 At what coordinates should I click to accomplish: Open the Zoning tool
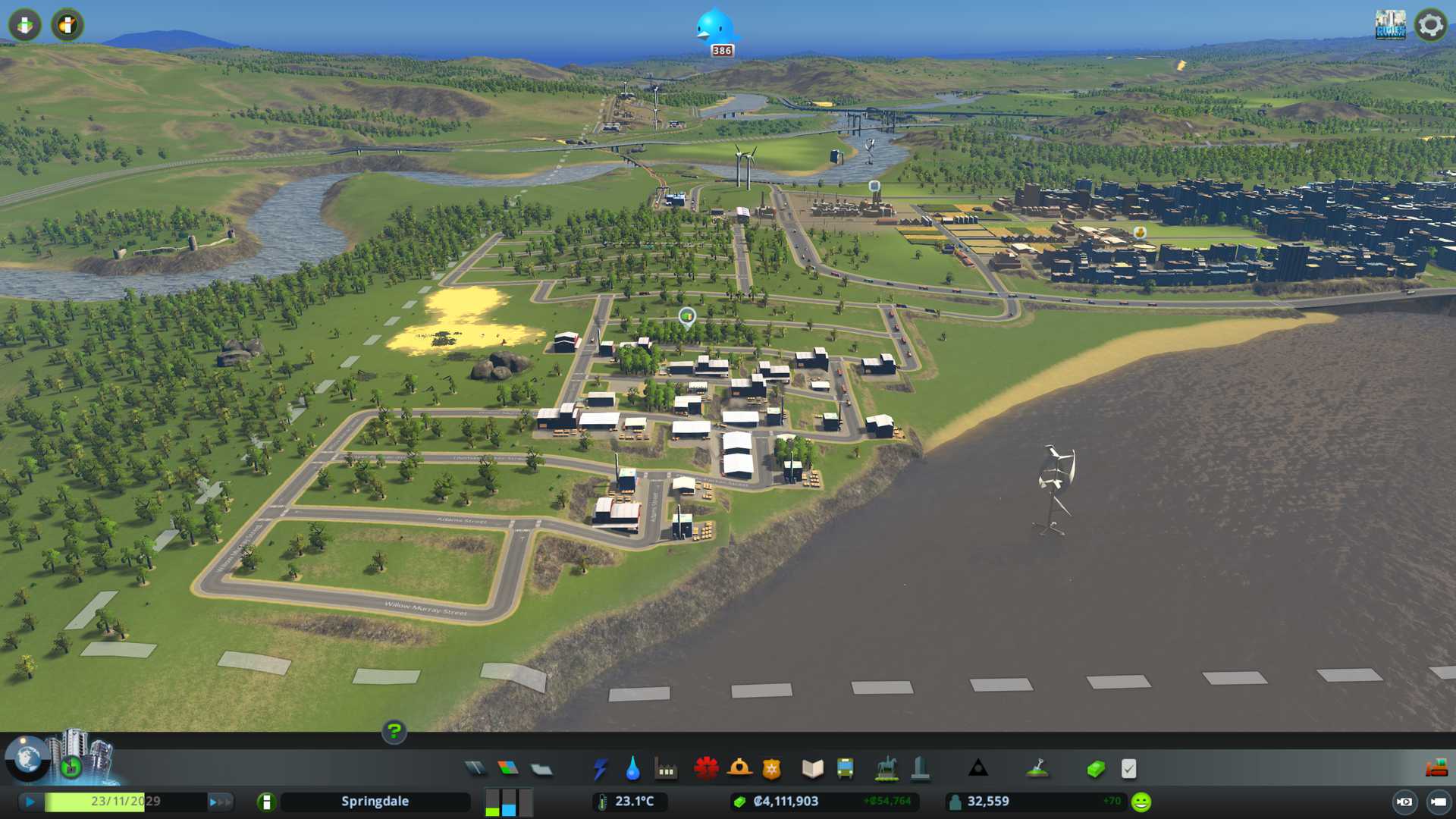pos(508,769)
